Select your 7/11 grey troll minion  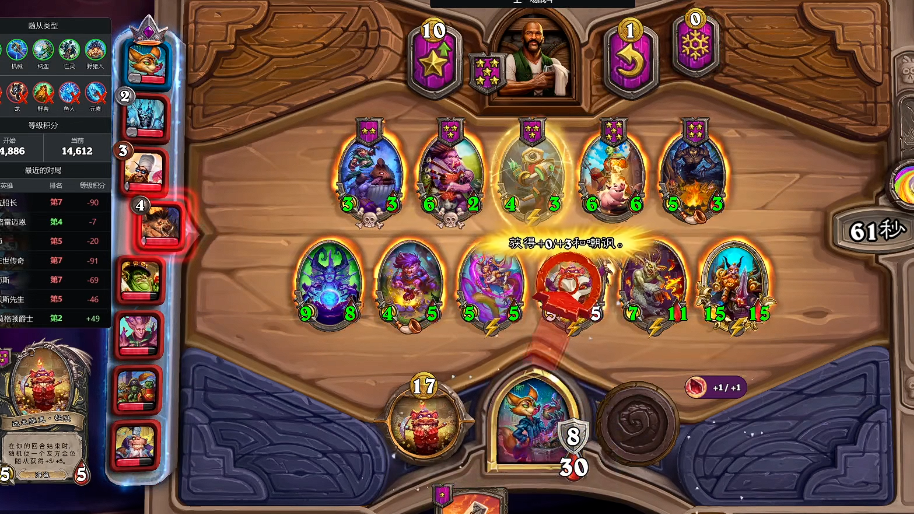coord(653,284)
